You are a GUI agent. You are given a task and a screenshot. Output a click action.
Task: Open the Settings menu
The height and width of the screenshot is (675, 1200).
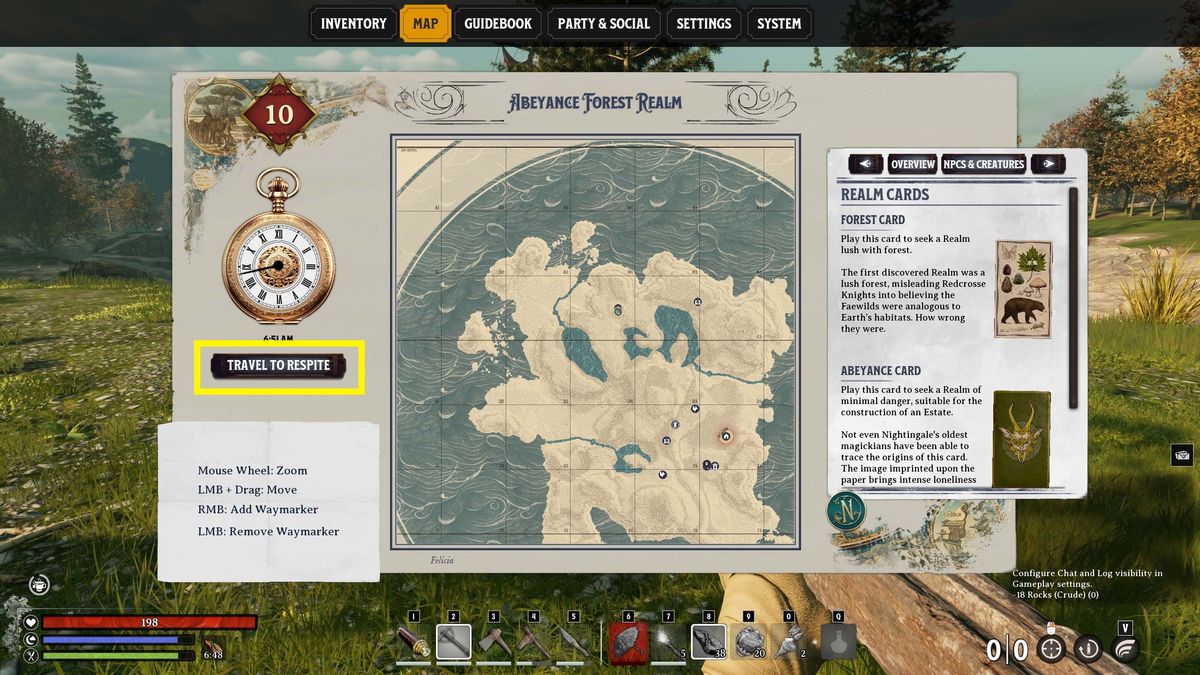703,24
